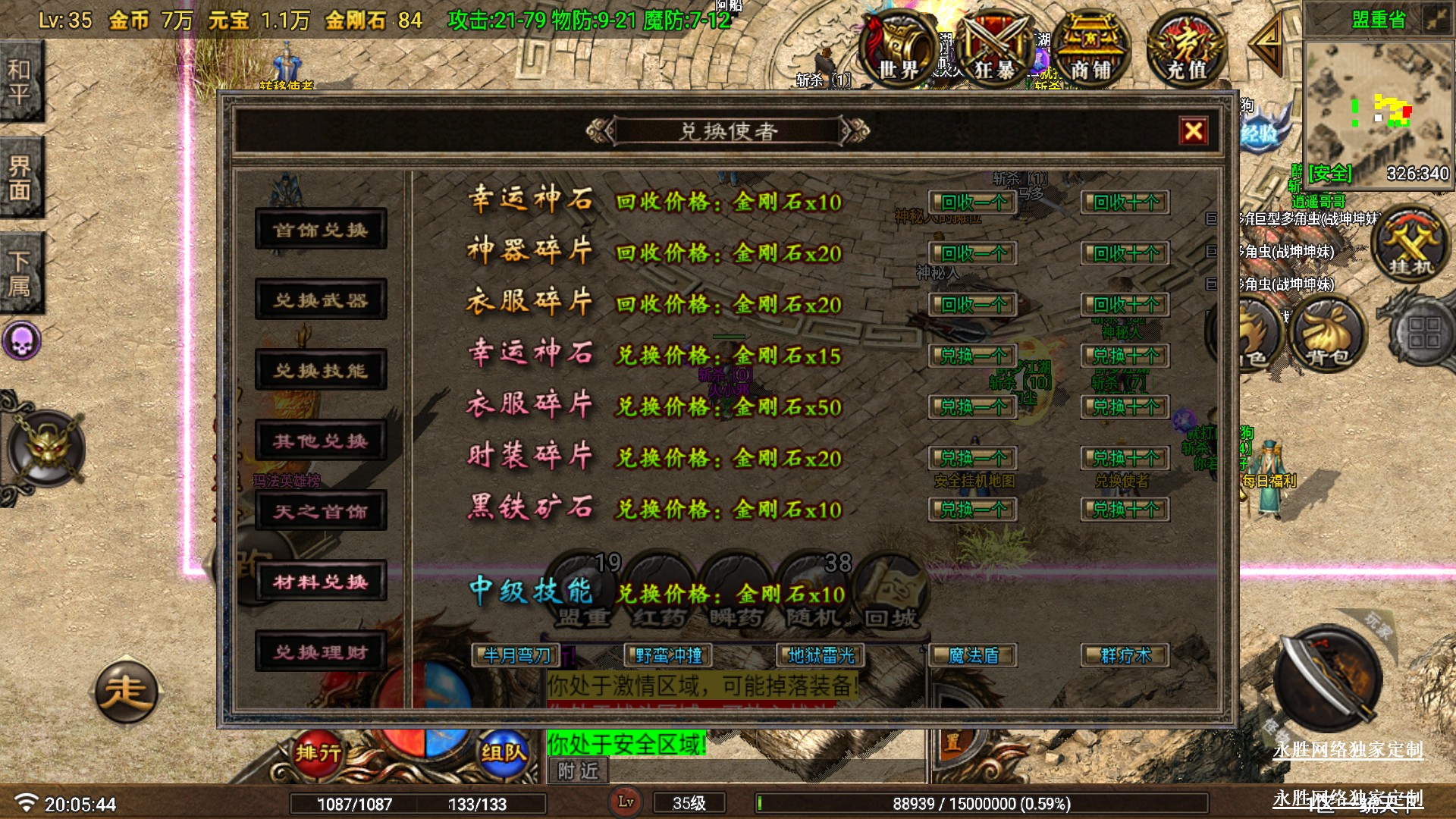Switch to the 天之首饰 category
This screenshot has height=819, width=1456.
pos(321,511)
